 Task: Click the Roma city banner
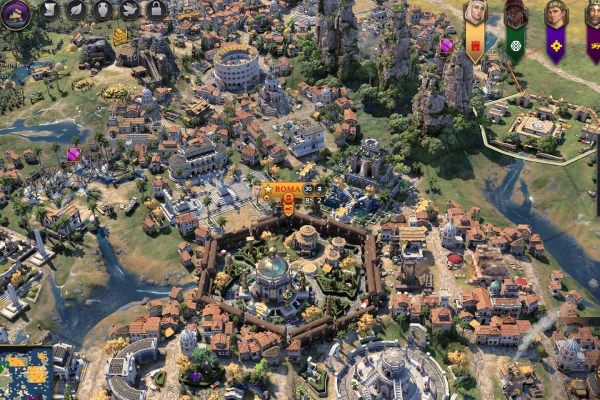(287, 188)
